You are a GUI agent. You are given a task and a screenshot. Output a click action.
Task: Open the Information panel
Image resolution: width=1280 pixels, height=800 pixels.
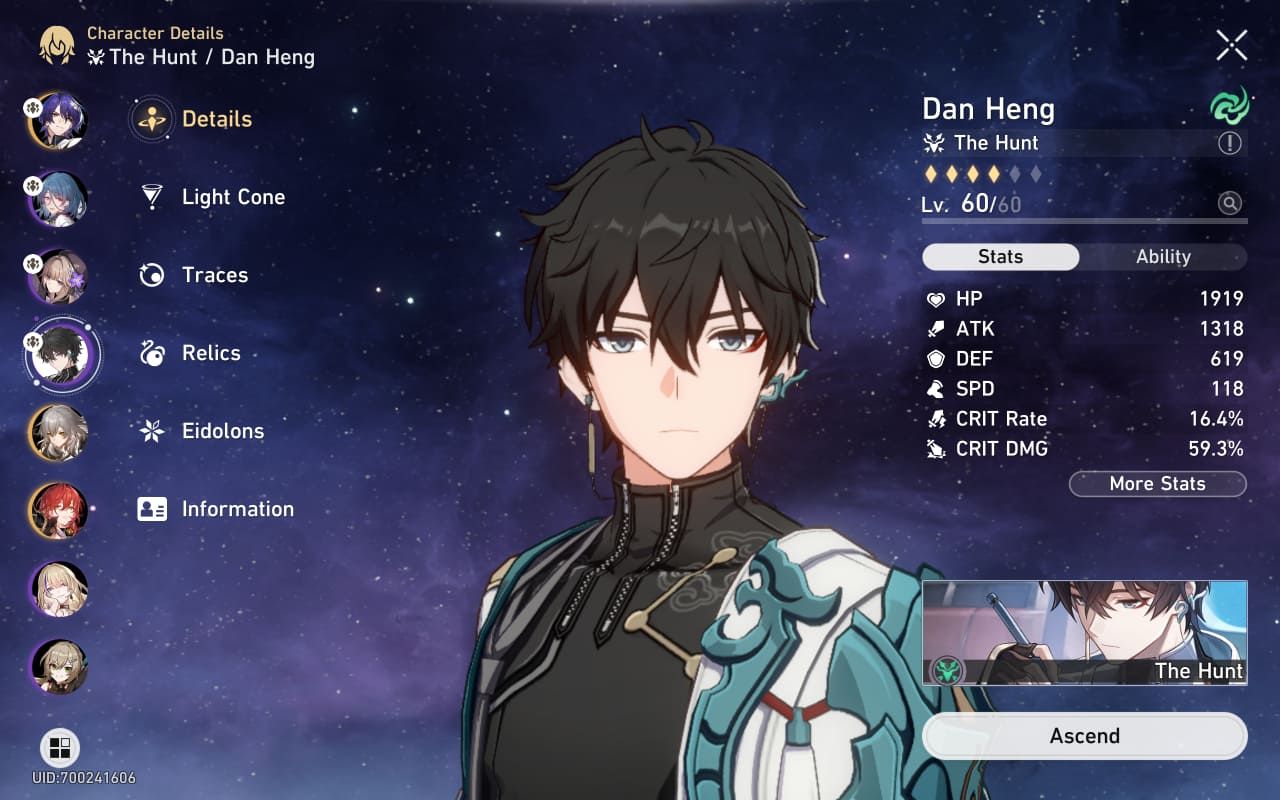237,509
